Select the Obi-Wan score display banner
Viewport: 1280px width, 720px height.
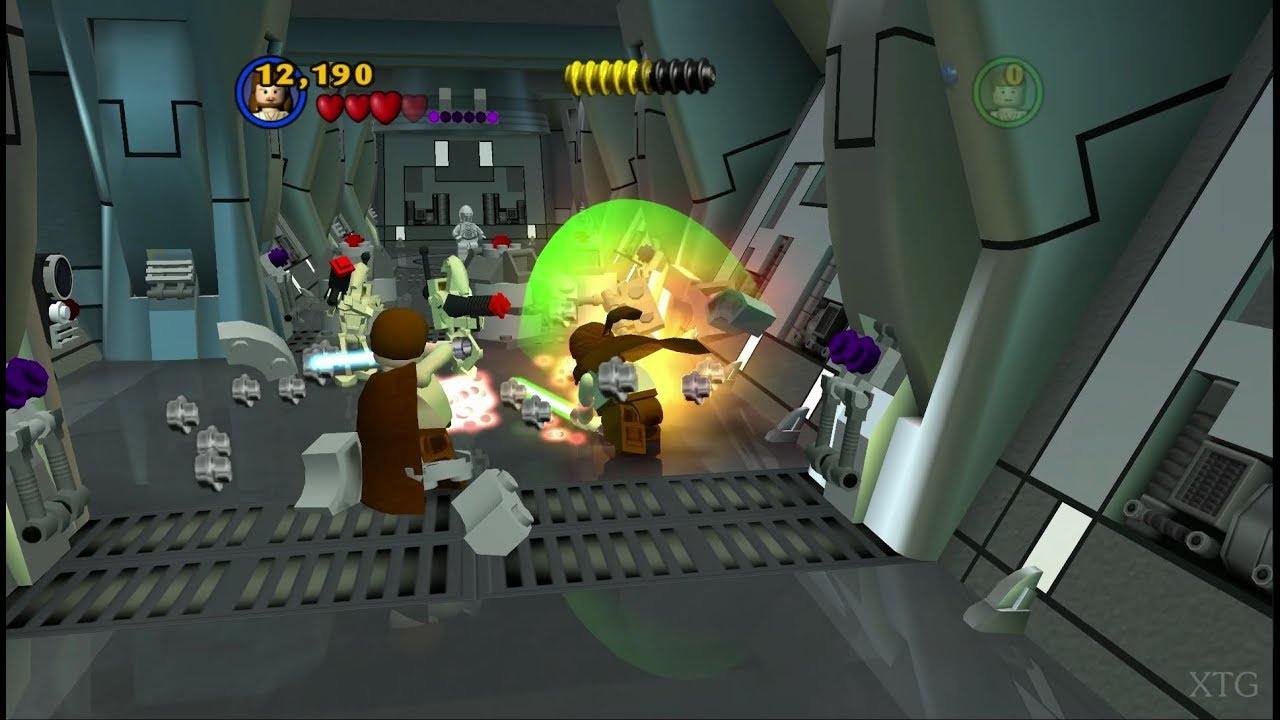[x=300, y=80]
